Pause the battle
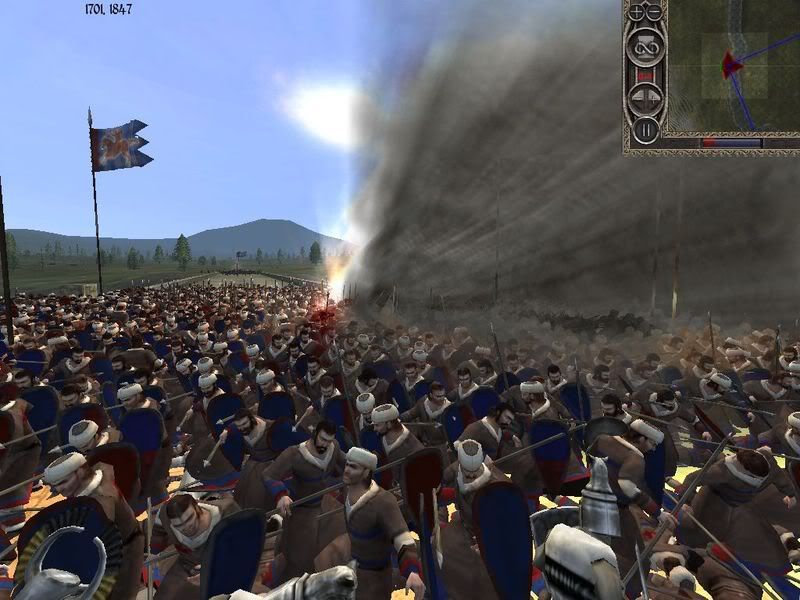Viewport: 800px width, 600px height. (x=645, y=128)
